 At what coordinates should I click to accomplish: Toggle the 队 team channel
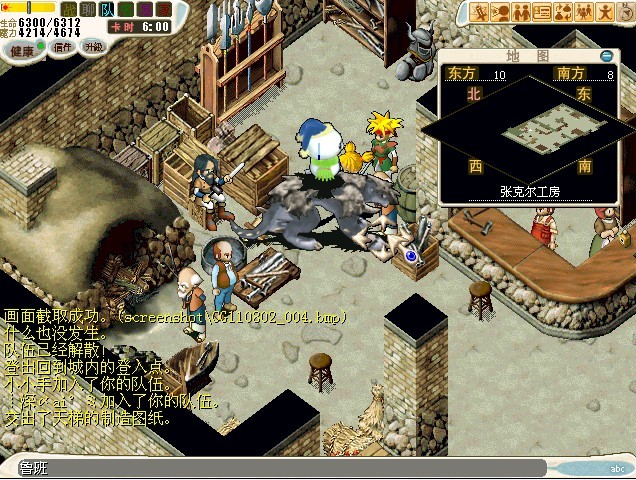[x=107, y=9]
